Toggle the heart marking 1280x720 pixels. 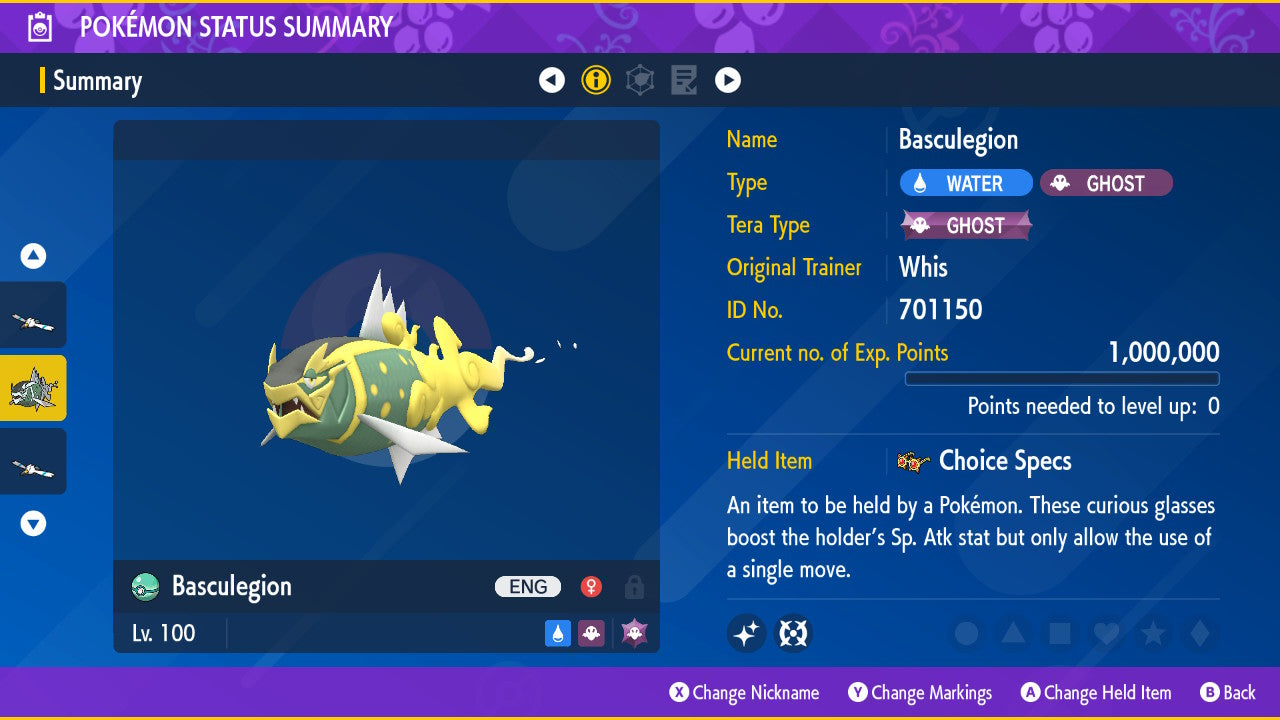1106,633
